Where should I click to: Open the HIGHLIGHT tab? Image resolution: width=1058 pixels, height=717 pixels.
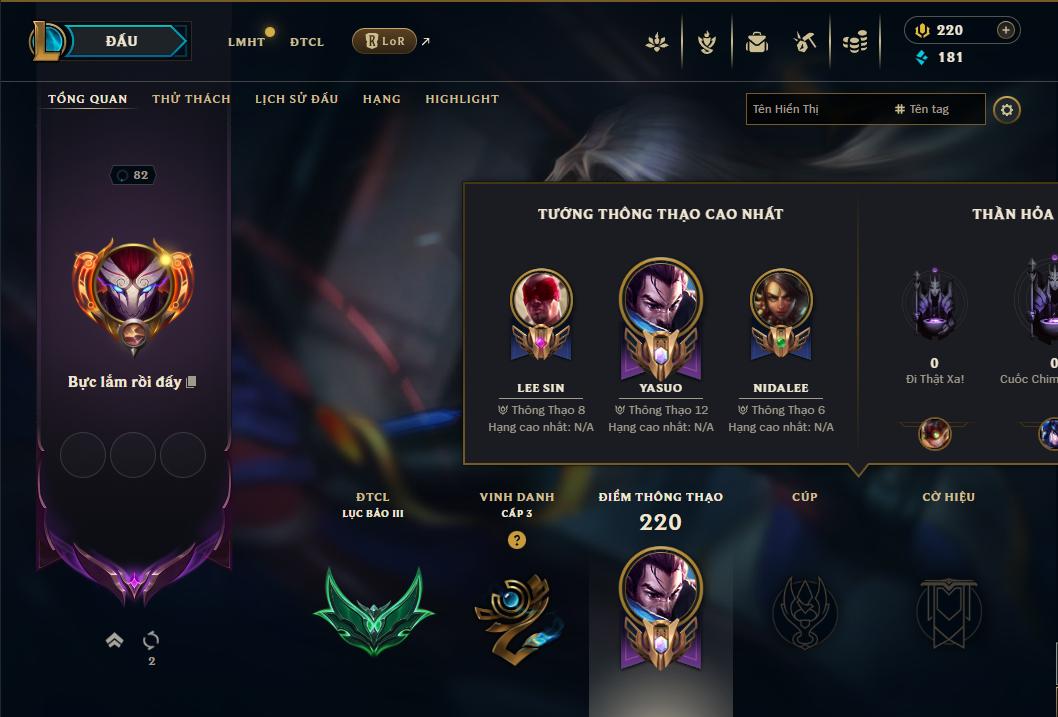click(462, 99)
